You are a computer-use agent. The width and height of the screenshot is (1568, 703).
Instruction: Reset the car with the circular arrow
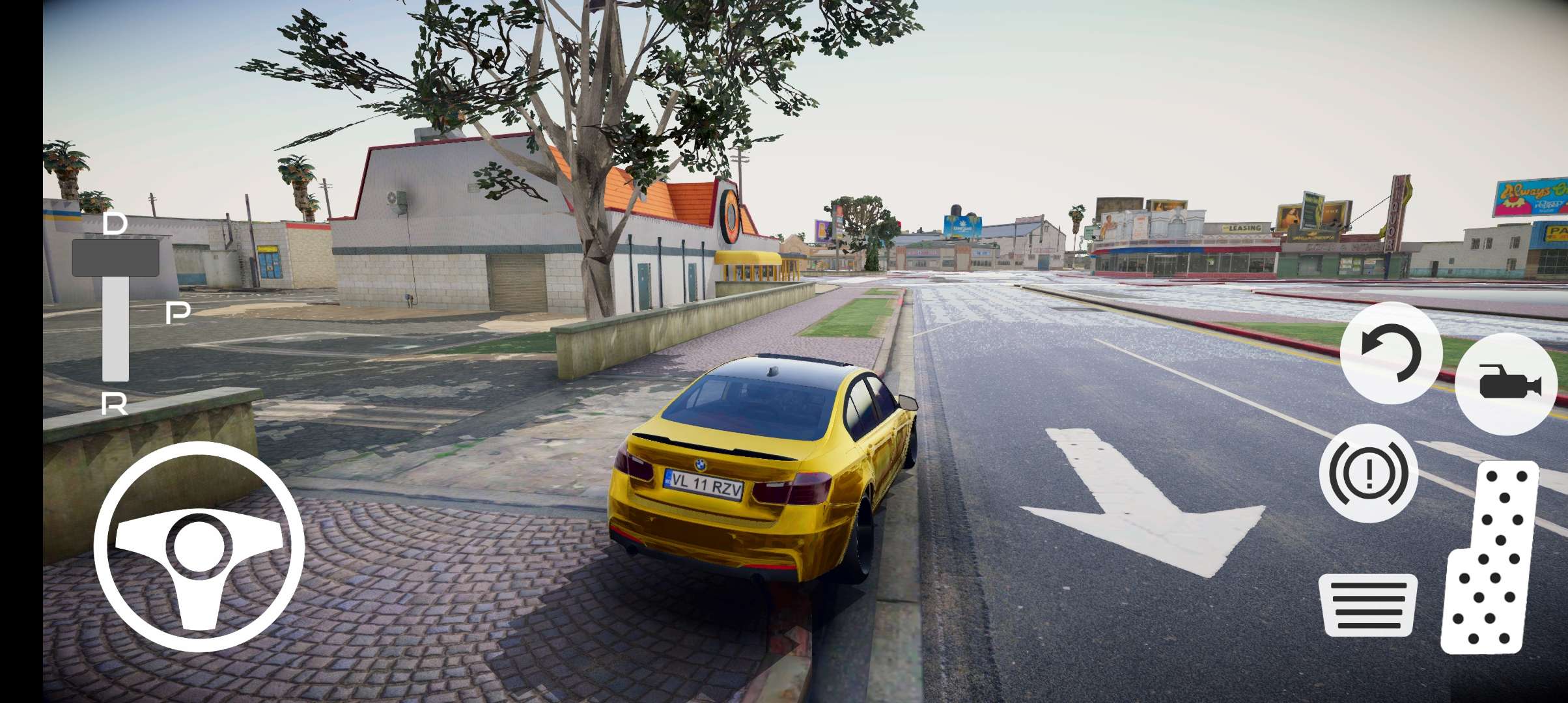tap(1391, 353)
